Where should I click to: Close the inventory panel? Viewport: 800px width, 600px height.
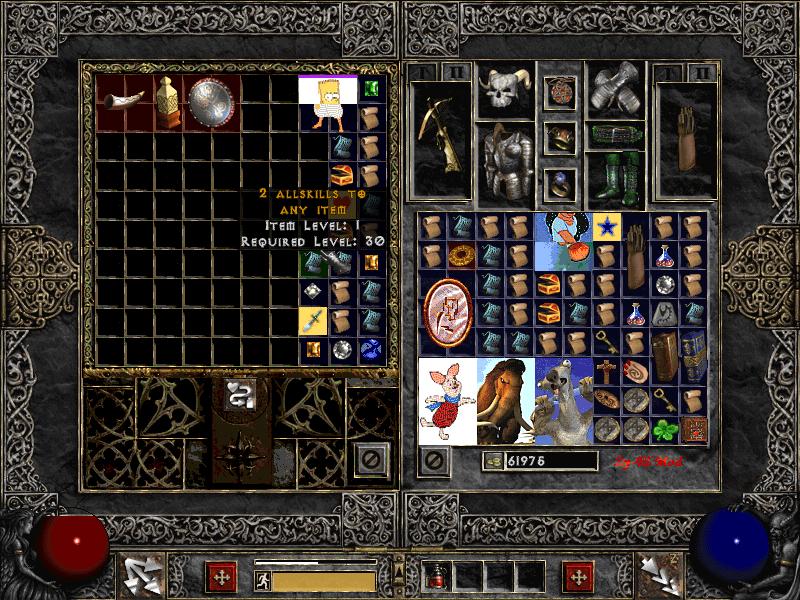tap(435, 460)
